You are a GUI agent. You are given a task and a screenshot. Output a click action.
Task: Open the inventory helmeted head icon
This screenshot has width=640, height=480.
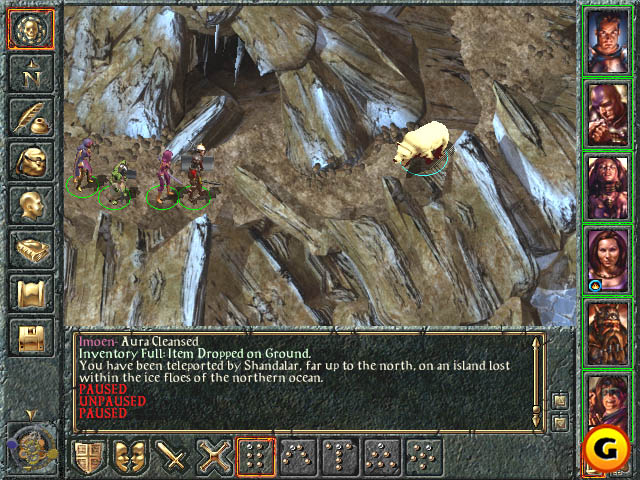[29, 162]
